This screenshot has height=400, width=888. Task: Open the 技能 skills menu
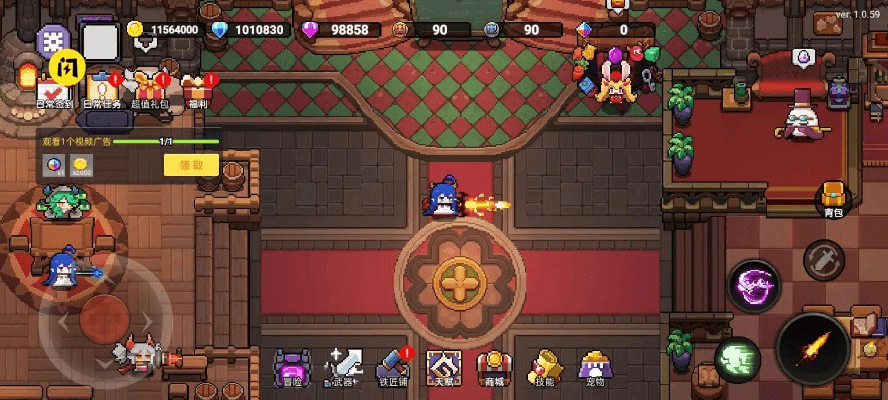tap(545, 367)
